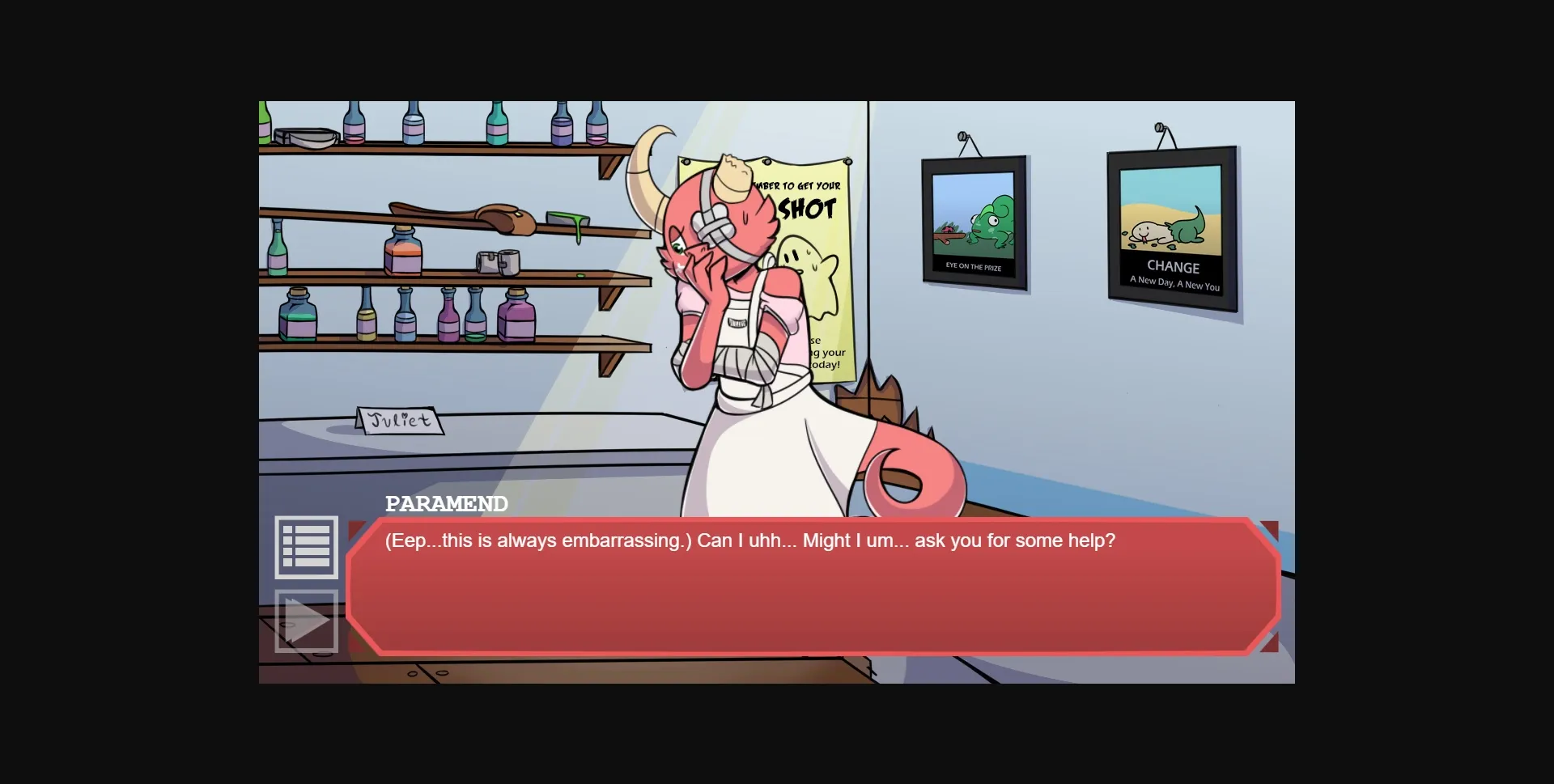The image size is (1554, 784).
Task: Click Paramend's speech text to advance
Action: tap(749, 540)
